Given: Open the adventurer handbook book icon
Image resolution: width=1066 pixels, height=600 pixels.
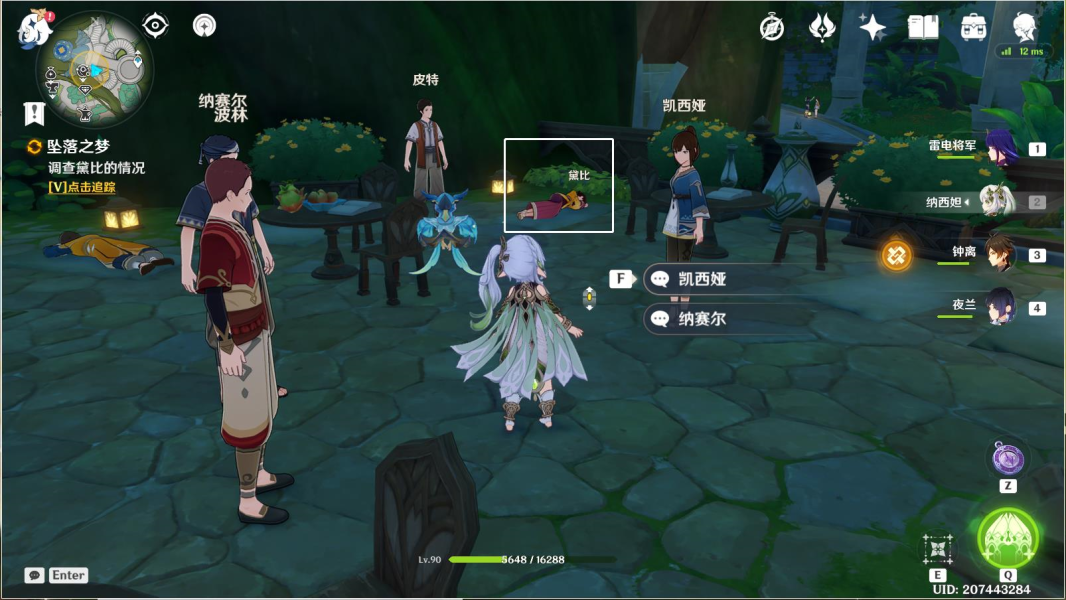Looking at the screenshot, I should pos(923,28).
